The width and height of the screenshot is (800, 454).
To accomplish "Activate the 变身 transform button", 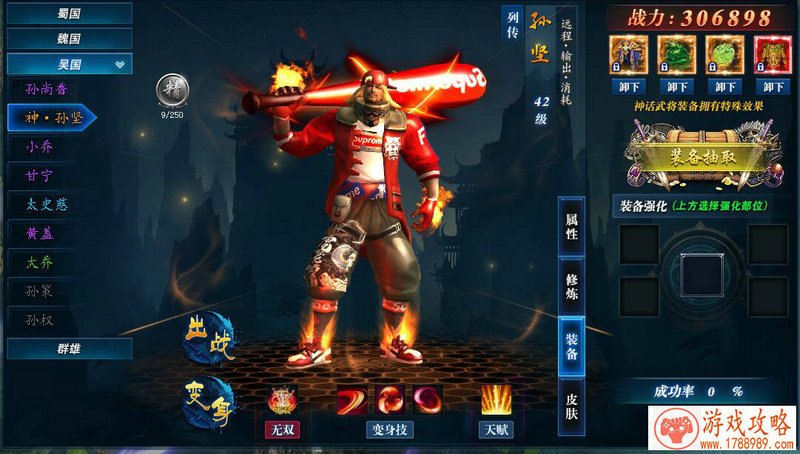I will coord(208,401).
